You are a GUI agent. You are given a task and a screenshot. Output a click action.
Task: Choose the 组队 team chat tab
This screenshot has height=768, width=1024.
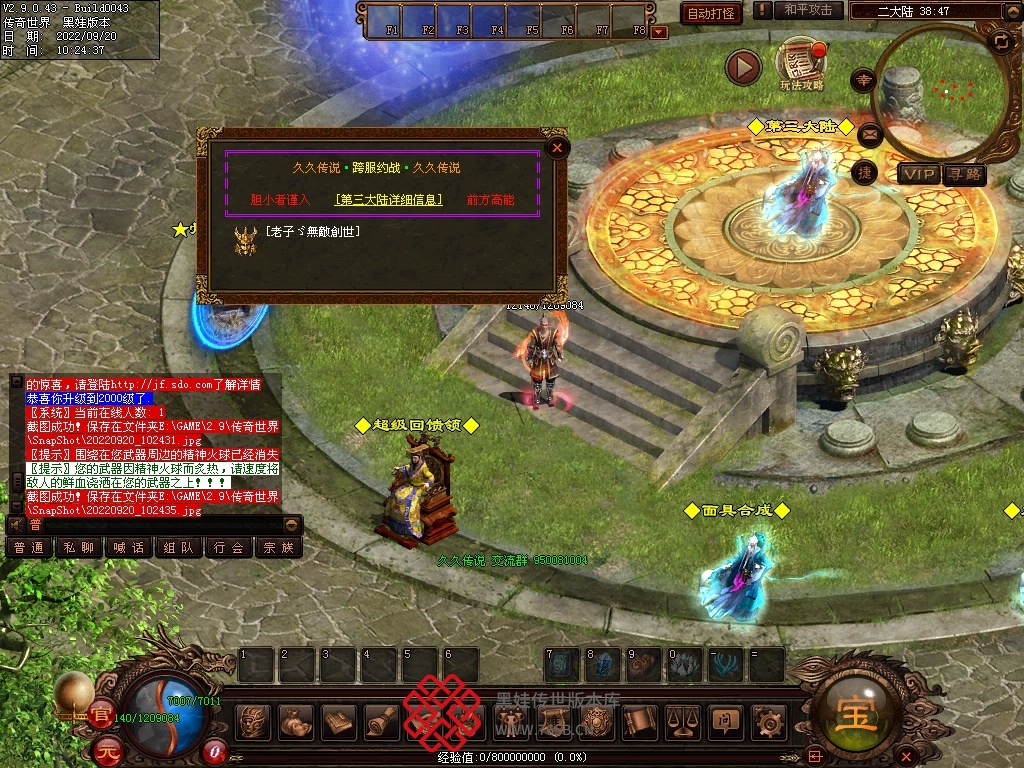pos(179,547)
